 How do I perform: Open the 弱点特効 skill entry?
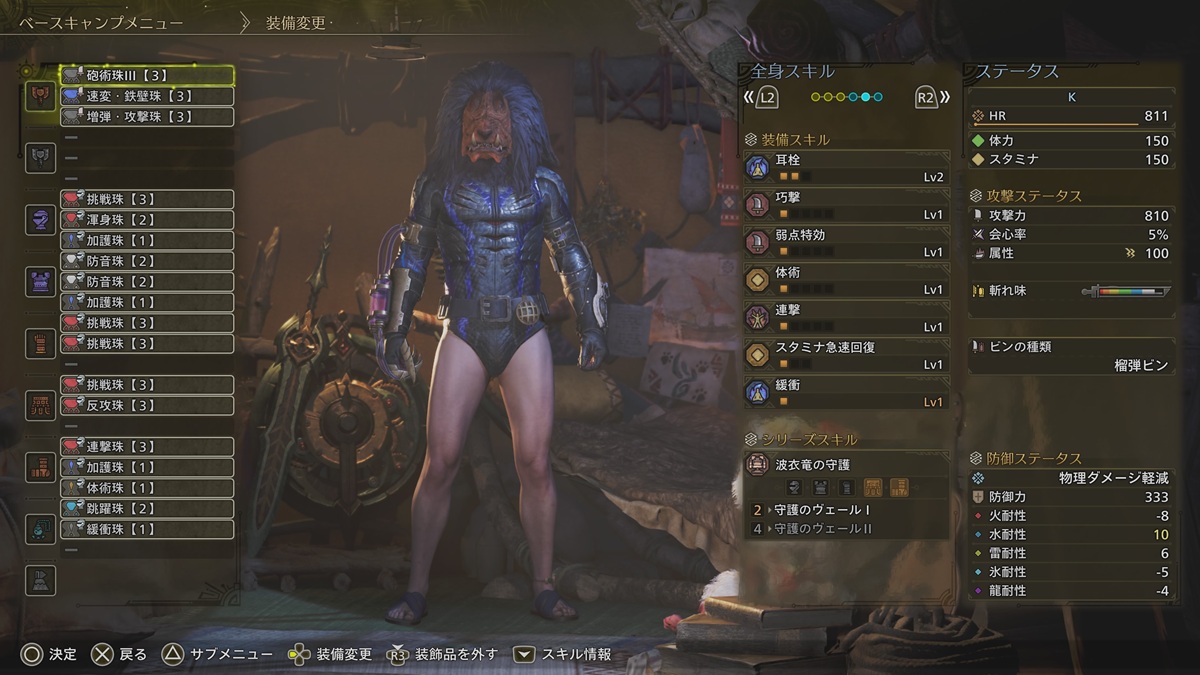click(x=846, y=243)
